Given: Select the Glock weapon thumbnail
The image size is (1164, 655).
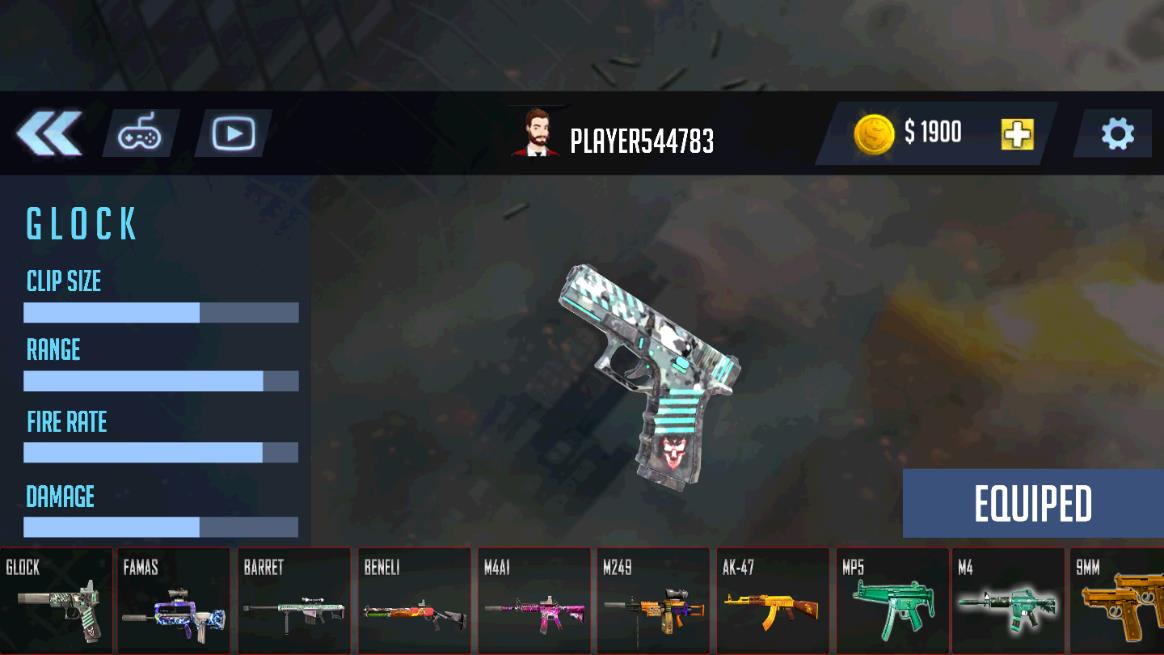Looking at the screenshot, I should click(56, 601).
